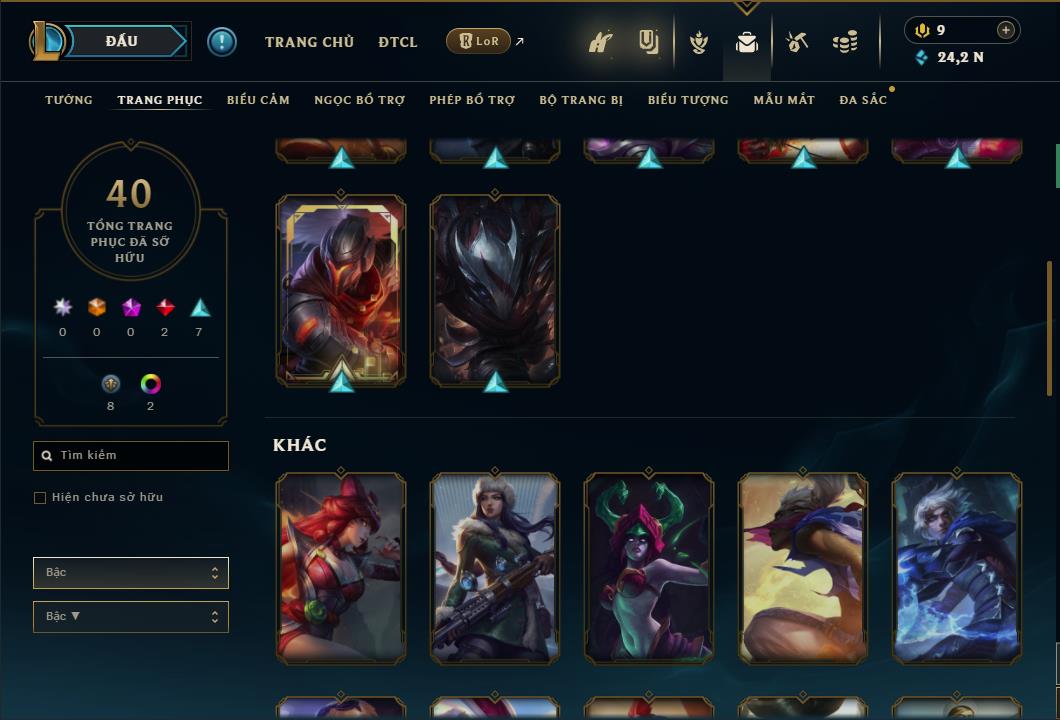Image resolution: width=1060 pixels, height=720 pixels.
Task: Go to the ĐTCL mode
Action: click(398, 42)
